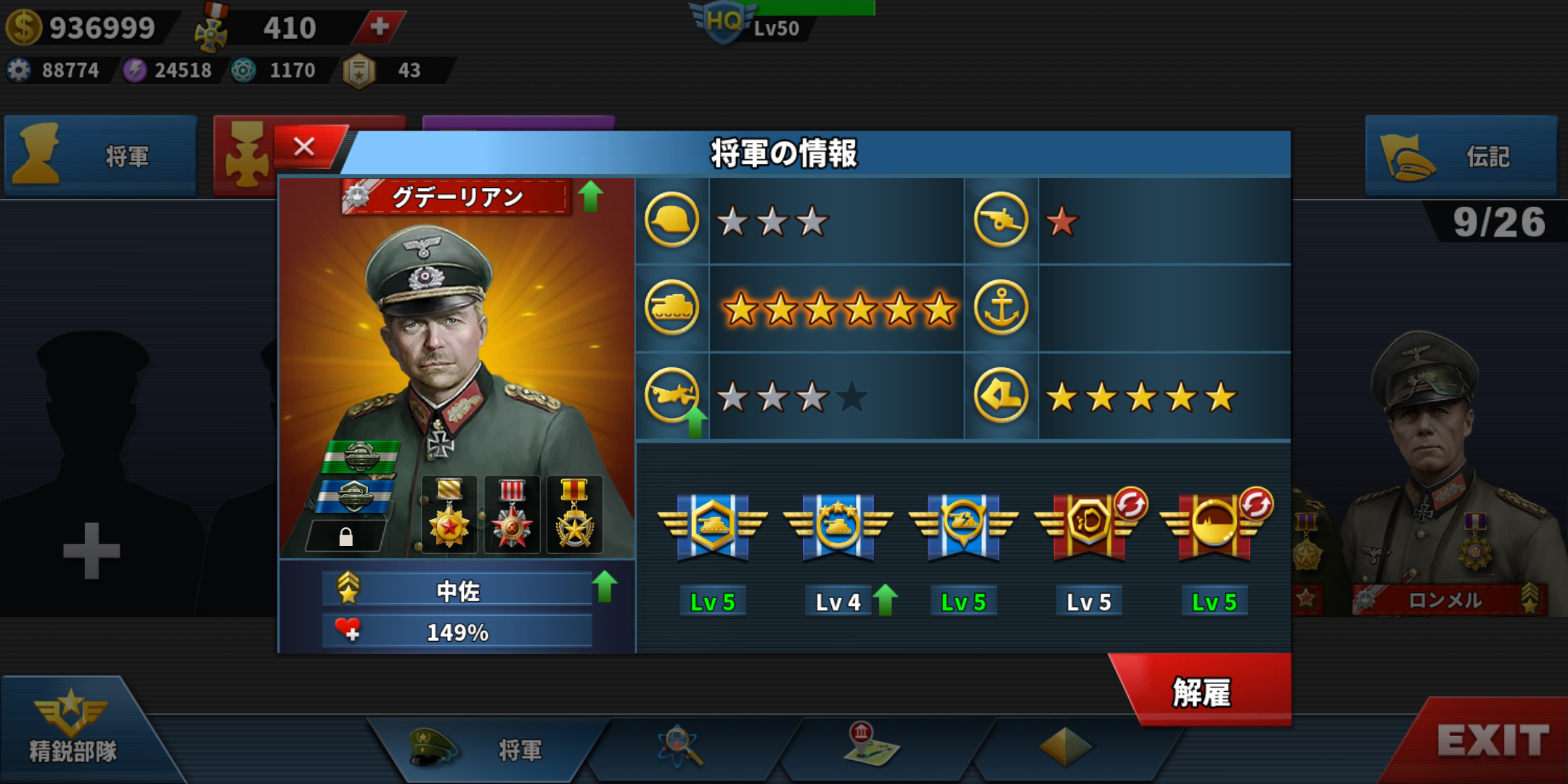The width and height of the screenshot is (1568, 784).
Task: Upgrade rank 中佐 with the green arrow
Action: (x=604, y=587)
